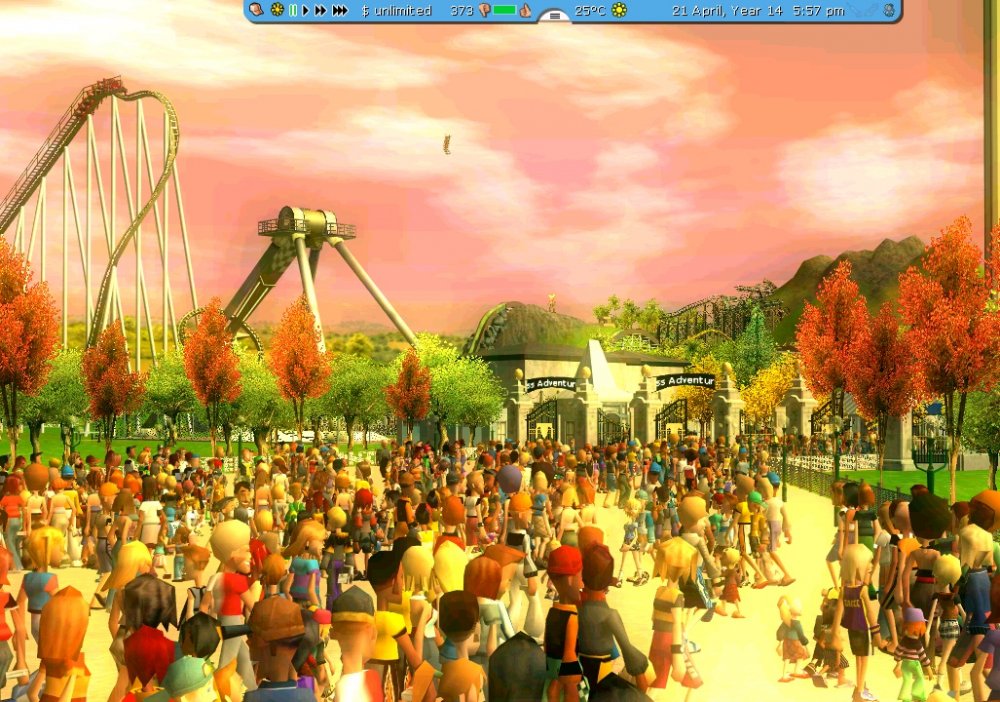Open the weather sun icon beside the temperature
Image resolution: width=1000 pixels, height=702 pixels.
pos(619,10)
